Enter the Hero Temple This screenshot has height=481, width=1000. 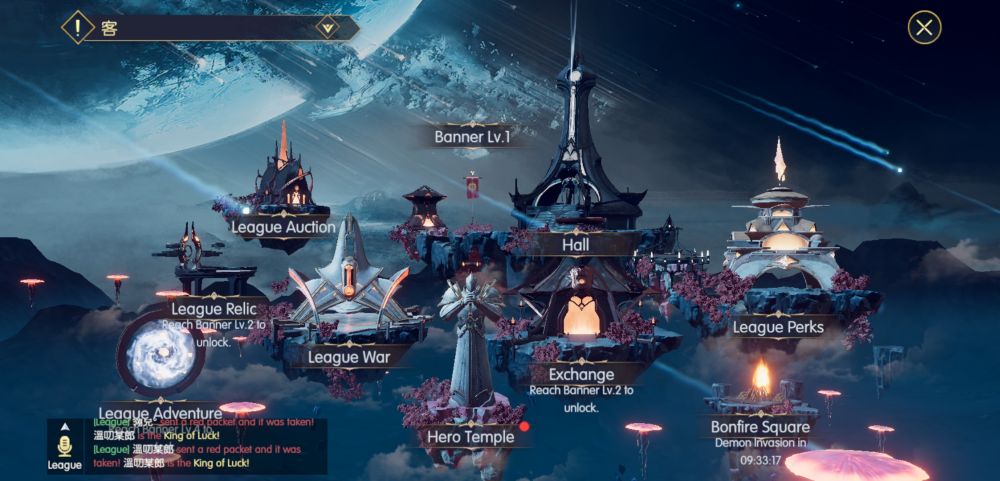(x=470, y=437)
